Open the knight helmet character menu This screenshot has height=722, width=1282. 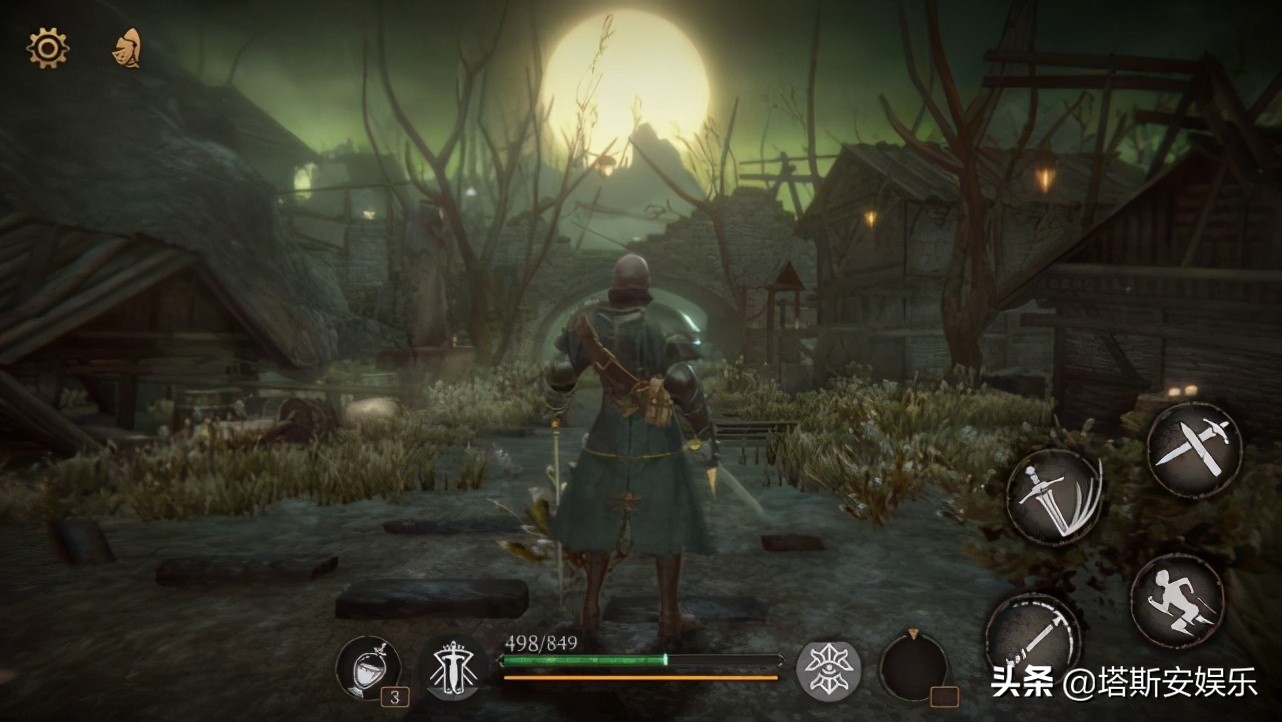[x=126, y=49]
